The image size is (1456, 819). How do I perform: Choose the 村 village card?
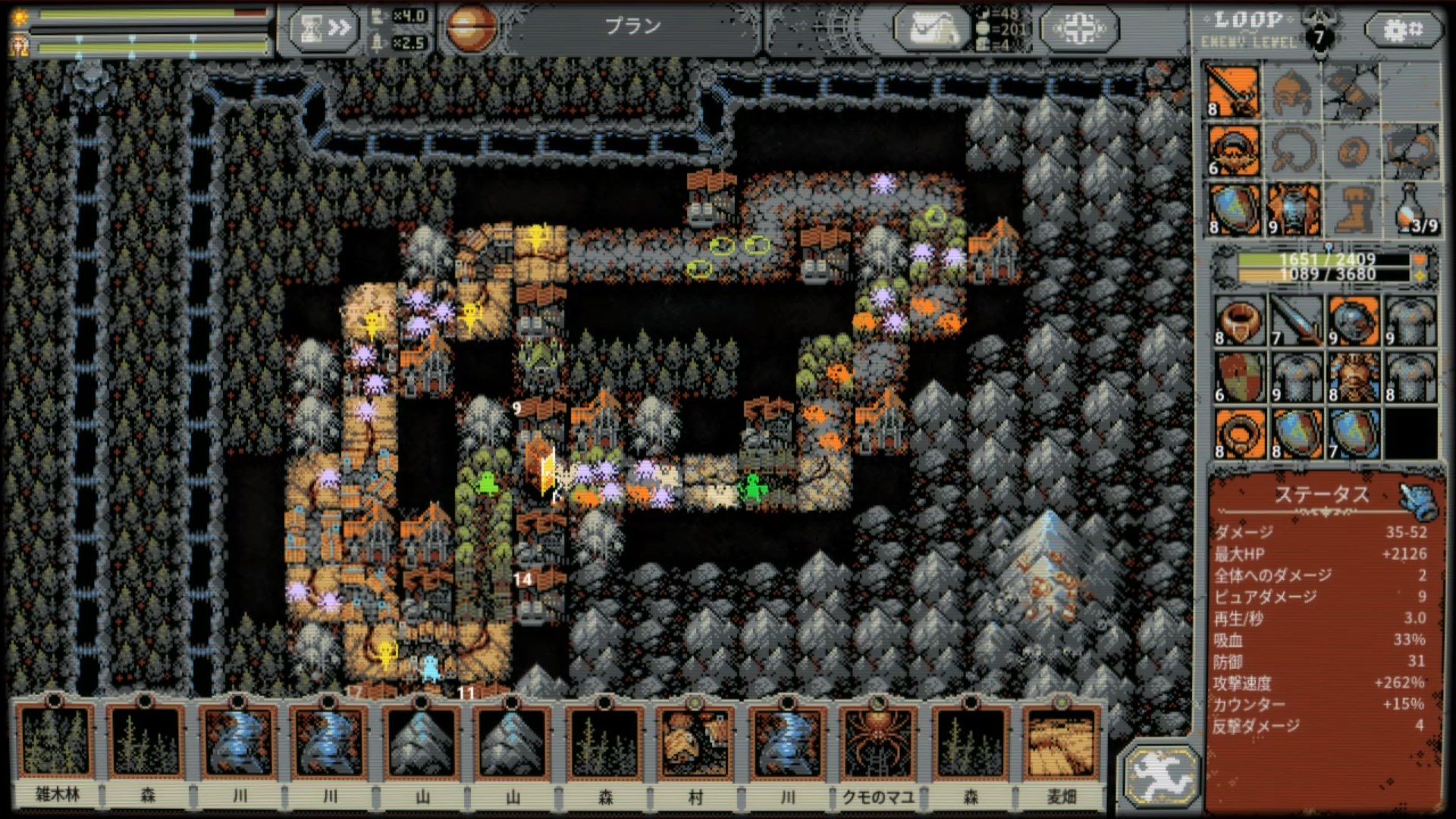[695, 743]
